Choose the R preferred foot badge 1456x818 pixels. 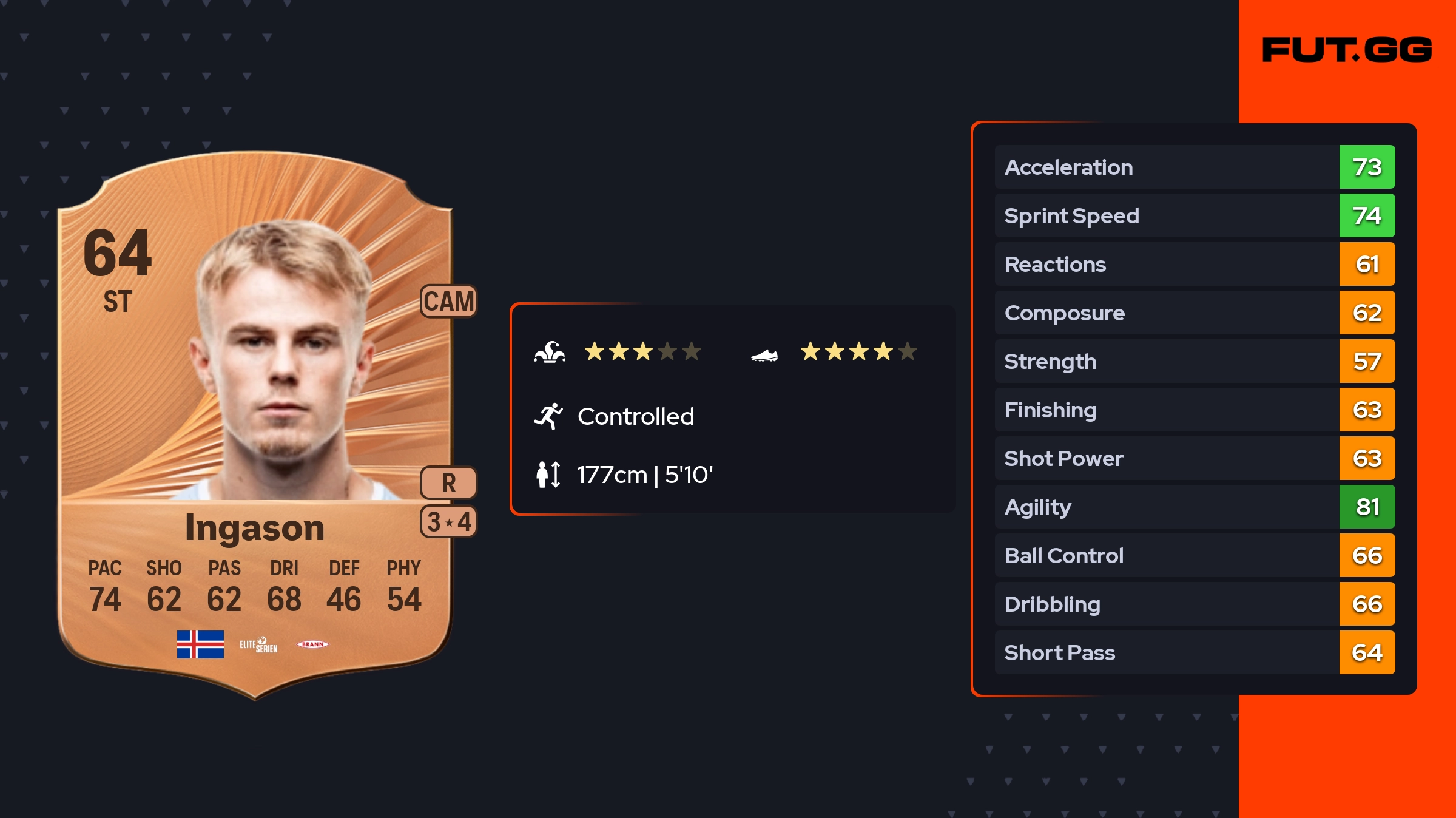click(x=449, y=483)
